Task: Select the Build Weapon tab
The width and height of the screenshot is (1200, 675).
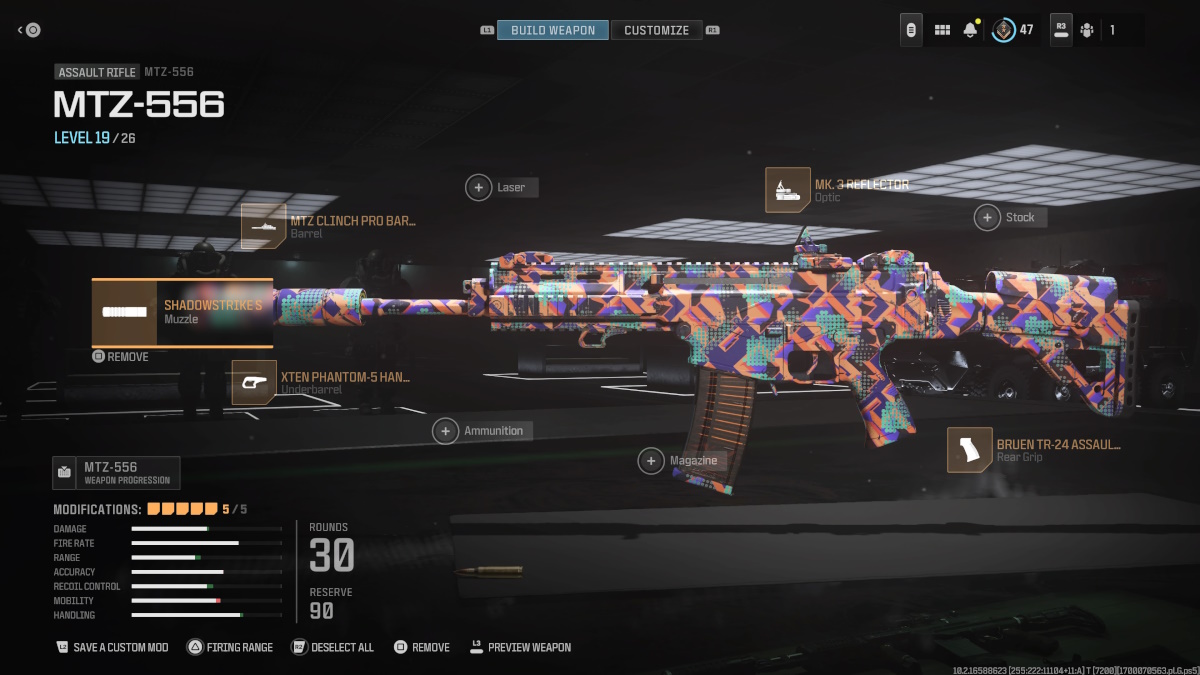Action: 552,30
